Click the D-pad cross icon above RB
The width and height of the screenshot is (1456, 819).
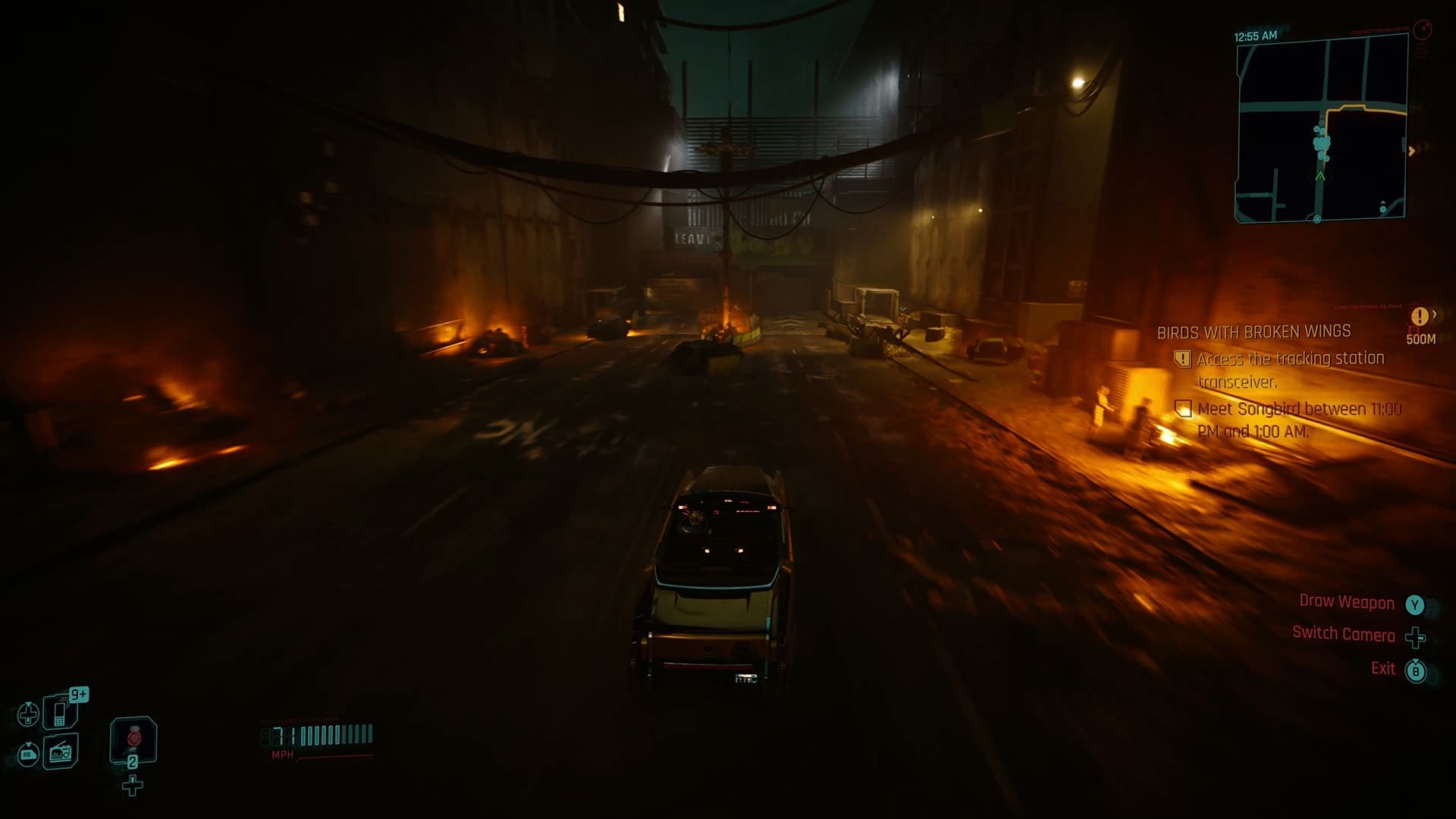[x=28, y=714]
